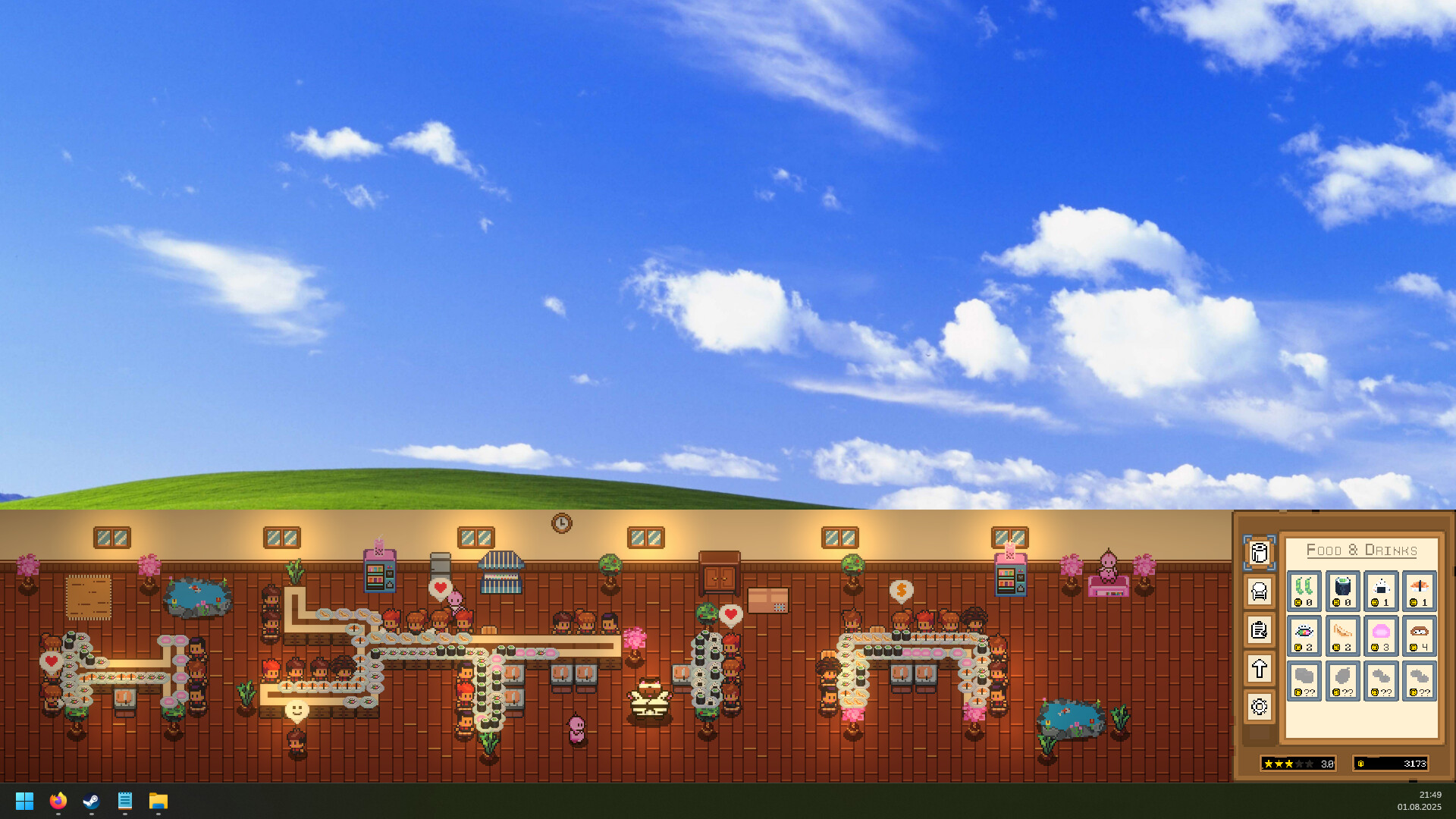Click a locked ?? food slot
The image size is (1456, 819).
(x=1304, y=680)
